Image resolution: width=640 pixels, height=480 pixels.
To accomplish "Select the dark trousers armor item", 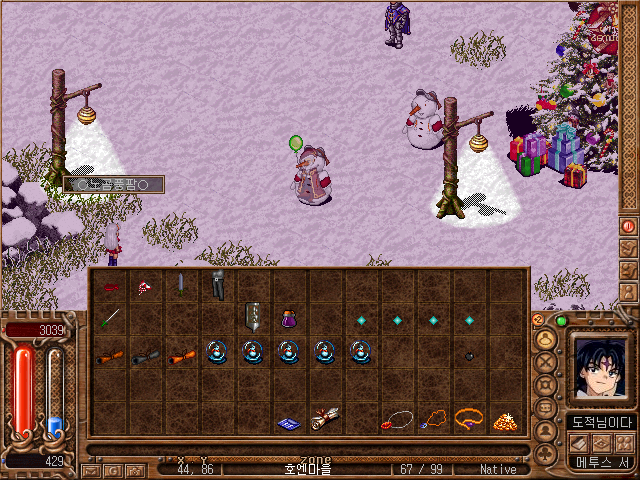I will coord(217,285).
